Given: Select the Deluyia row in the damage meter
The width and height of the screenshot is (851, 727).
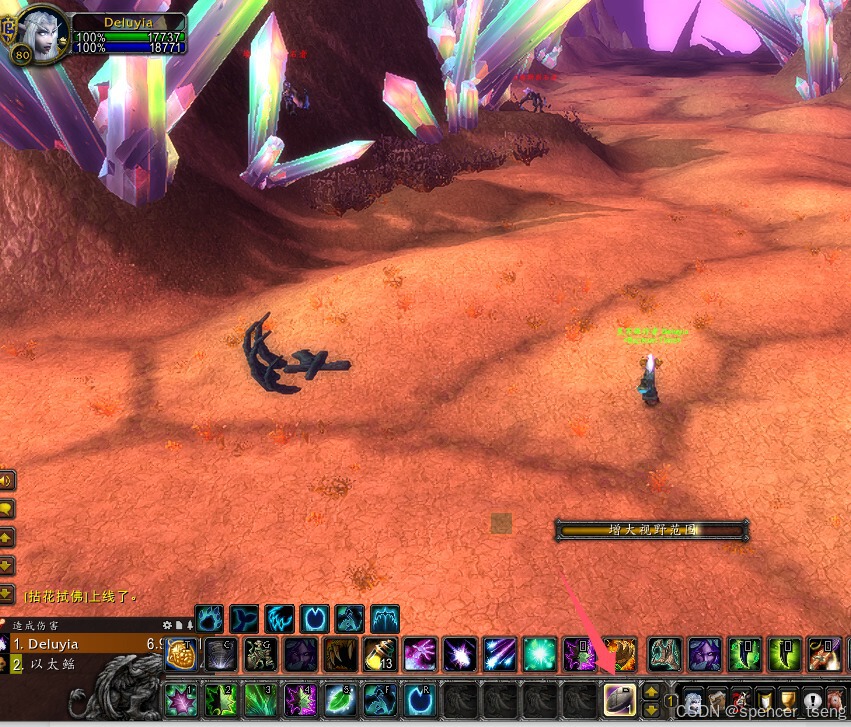Looking at the screenshot, I should [80, 644].
